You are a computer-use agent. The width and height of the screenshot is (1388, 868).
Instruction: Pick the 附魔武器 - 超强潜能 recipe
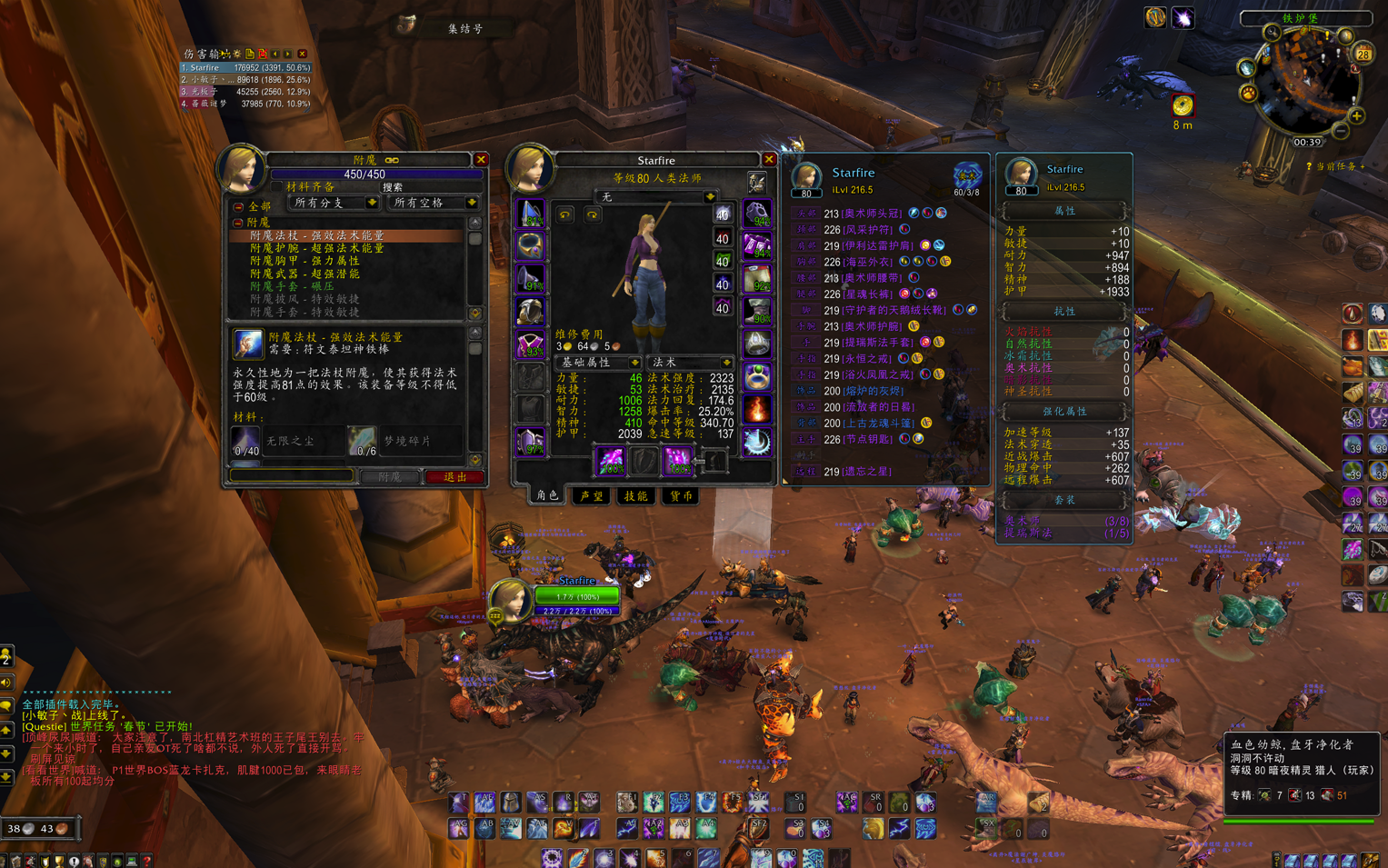tap(305, 274)
